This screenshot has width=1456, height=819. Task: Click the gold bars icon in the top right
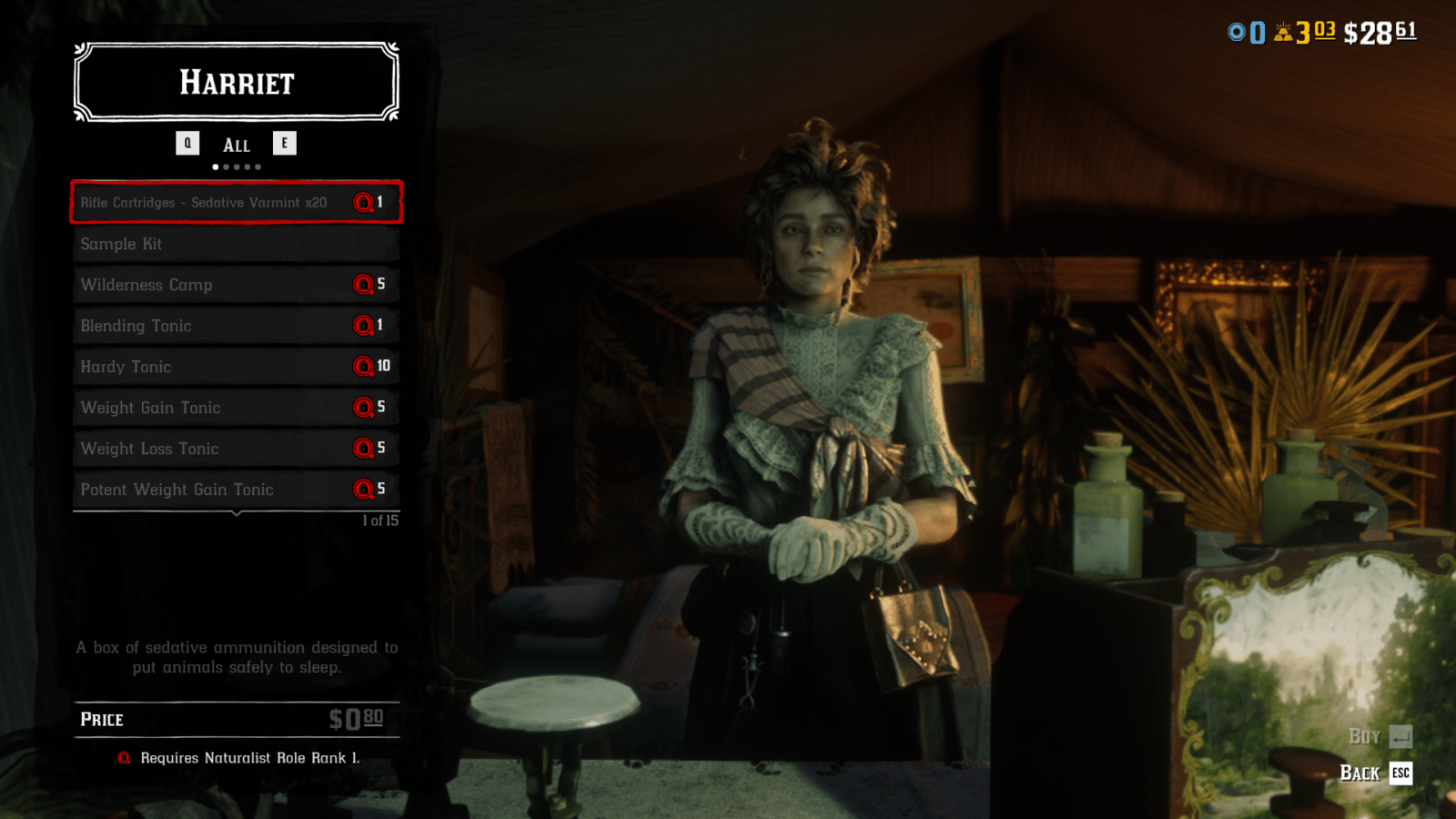click(1282, 32)
